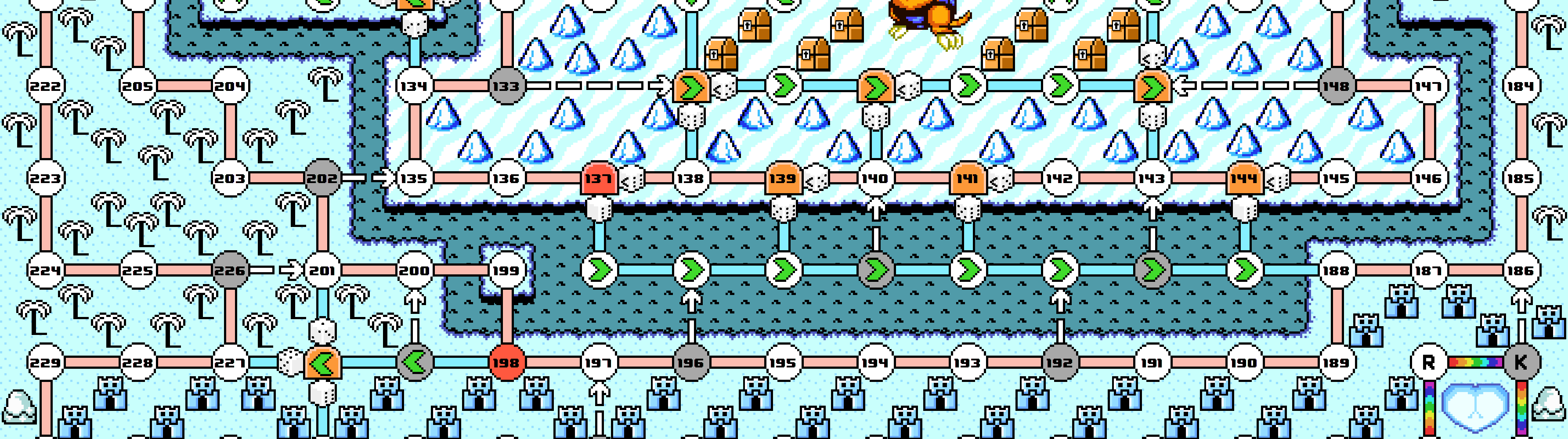The image size is (1568, 439).
Task: Pick level node 188
Action: point(1336,270)
